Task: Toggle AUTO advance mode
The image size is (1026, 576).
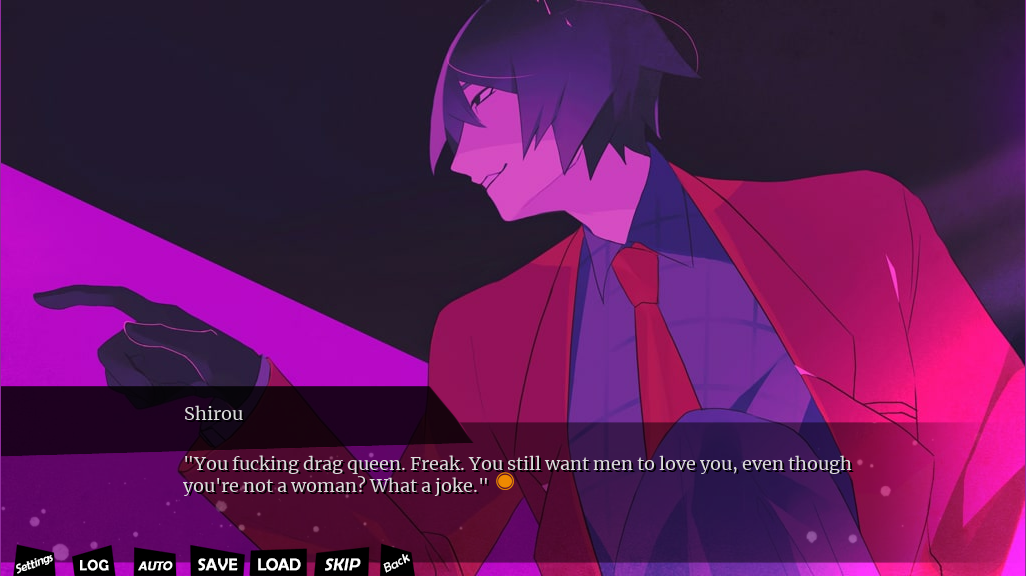Action: click(x=155, y=565)
